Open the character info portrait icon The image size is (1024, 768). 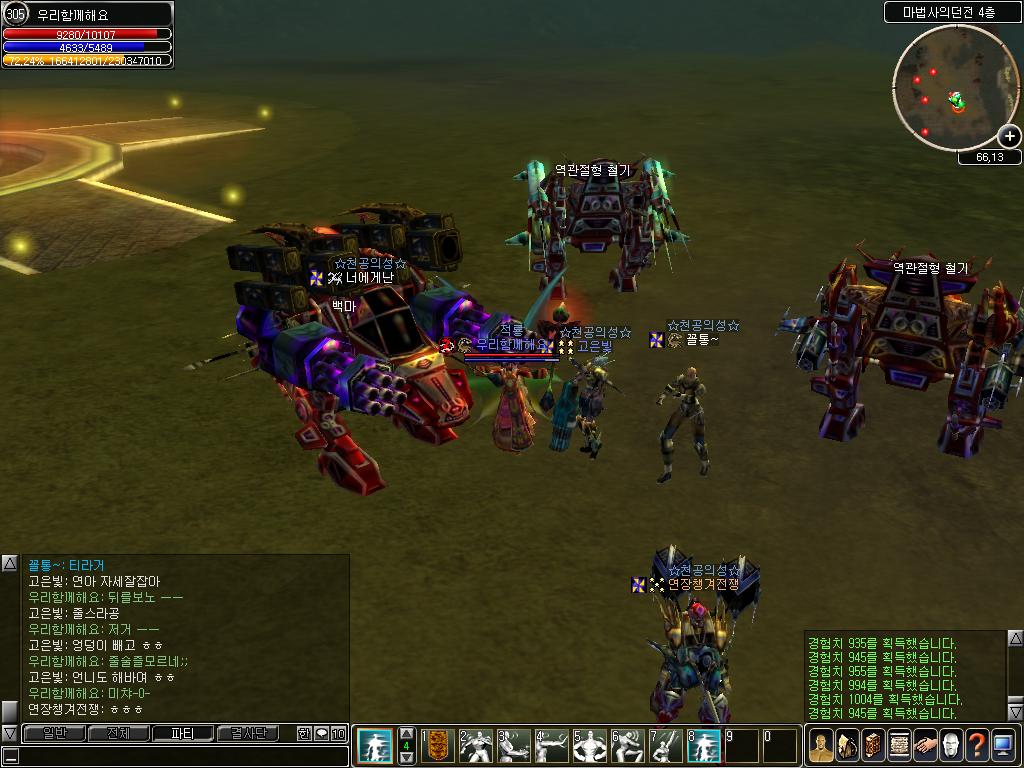(x=821, y=746)
